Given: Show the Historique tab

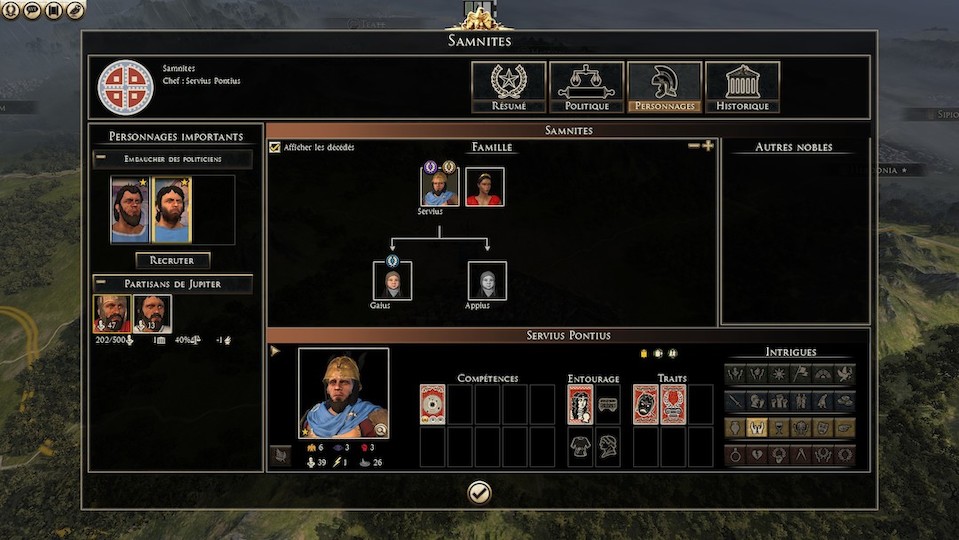Looking at the screenshot, I should 742,87.
